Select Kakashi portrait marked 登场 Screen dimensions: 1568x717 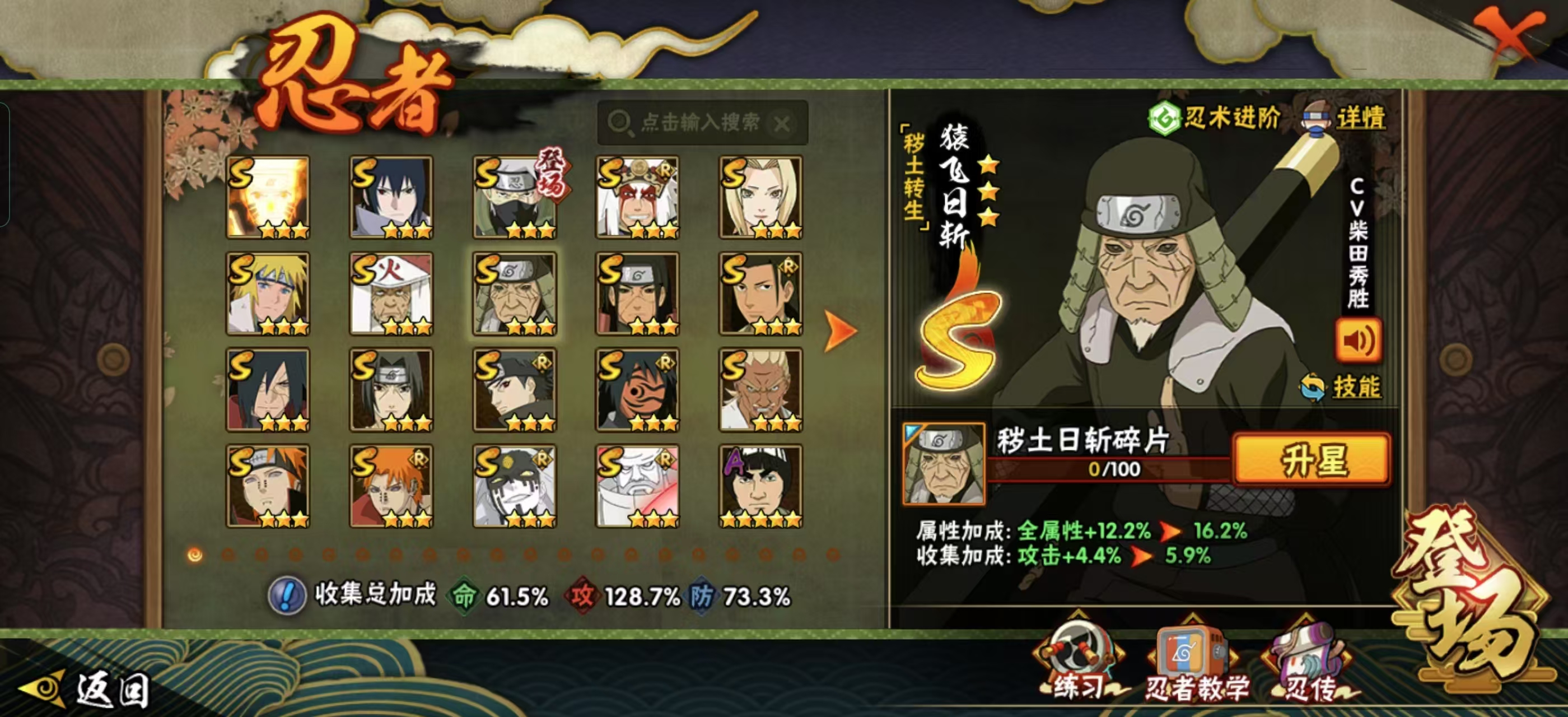514,197
